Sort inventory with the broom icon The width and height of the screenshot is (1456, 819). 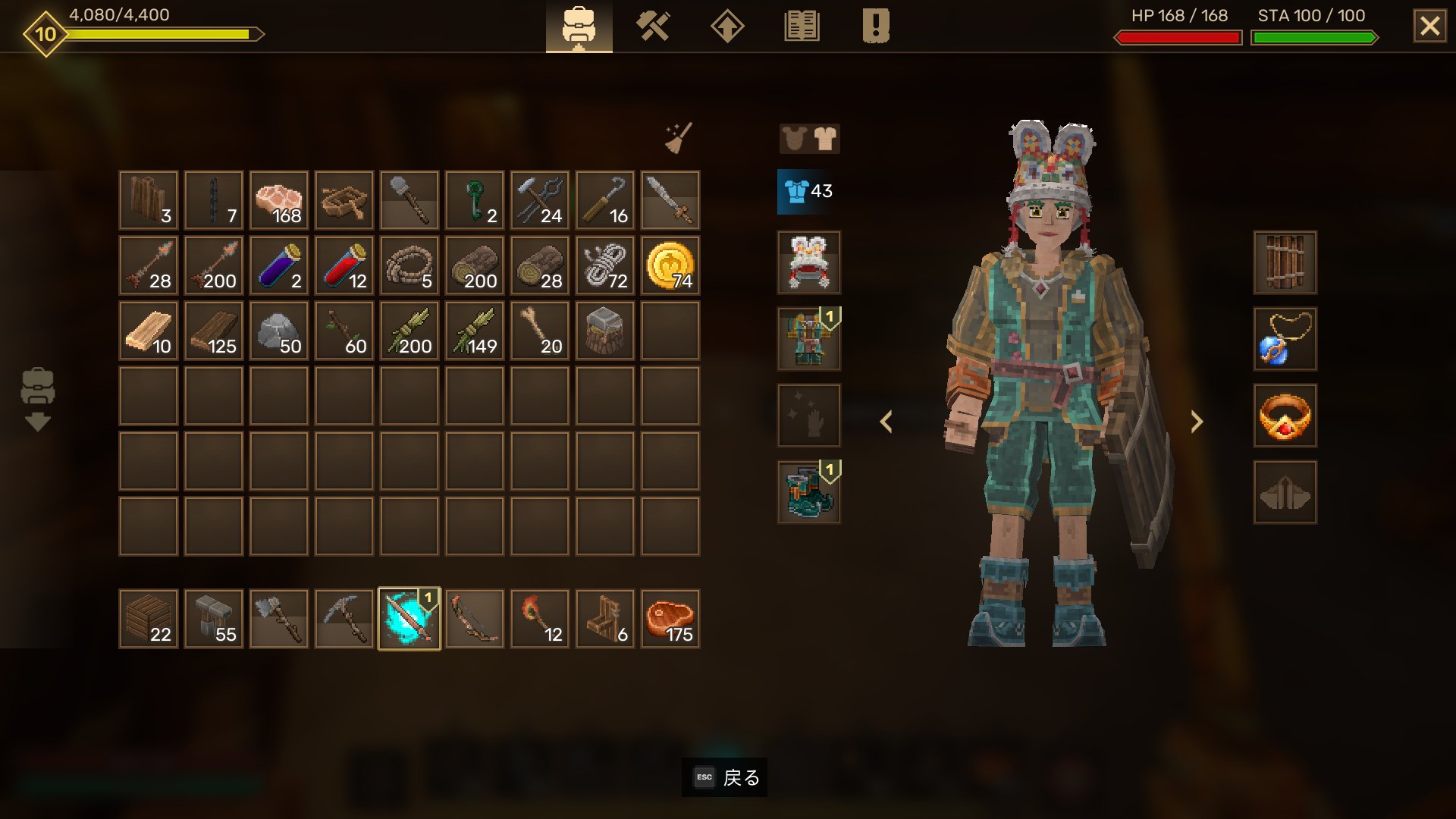coord(678,138)
